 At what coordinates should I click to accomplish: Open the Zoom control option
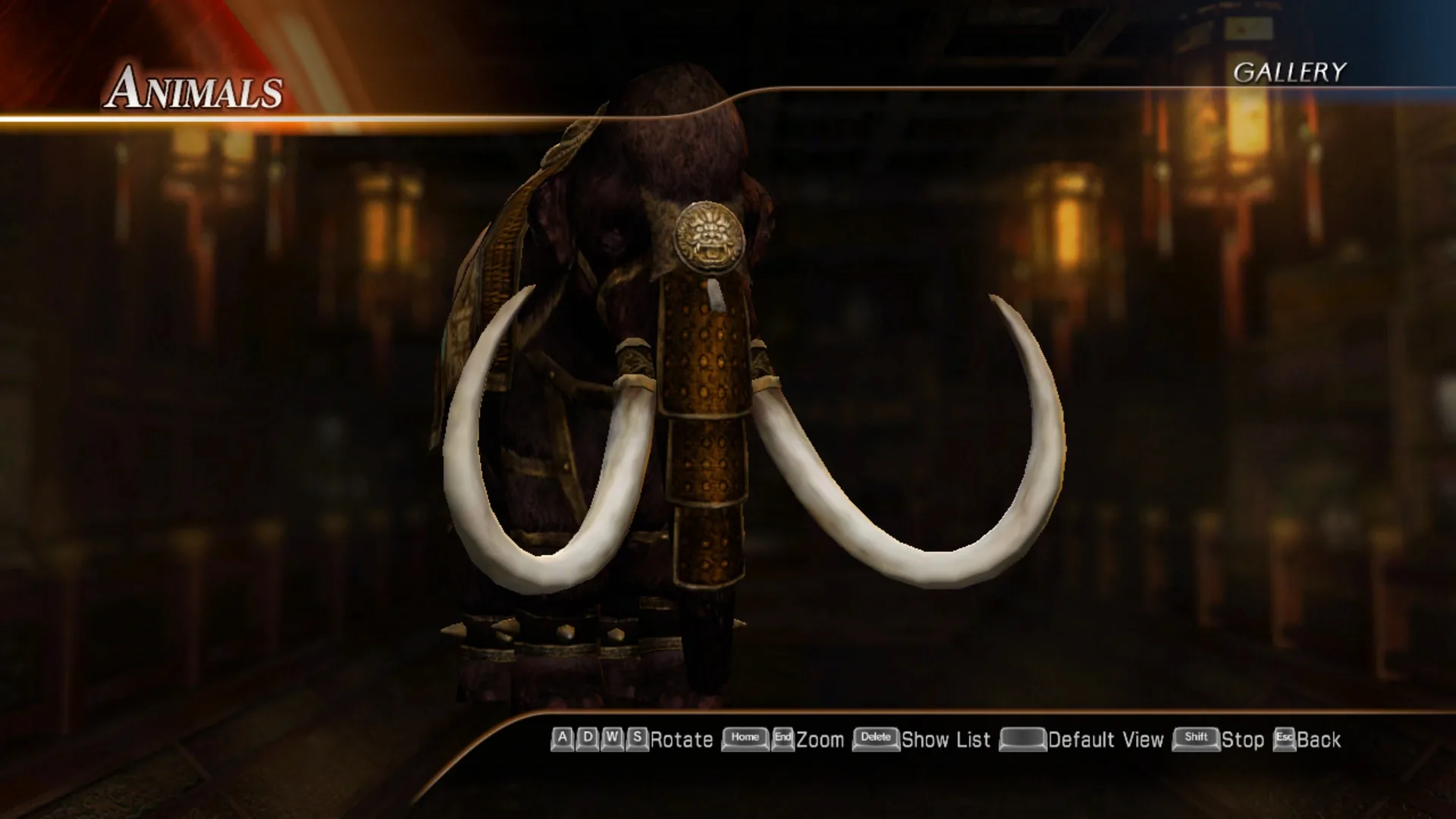point(819,738)
